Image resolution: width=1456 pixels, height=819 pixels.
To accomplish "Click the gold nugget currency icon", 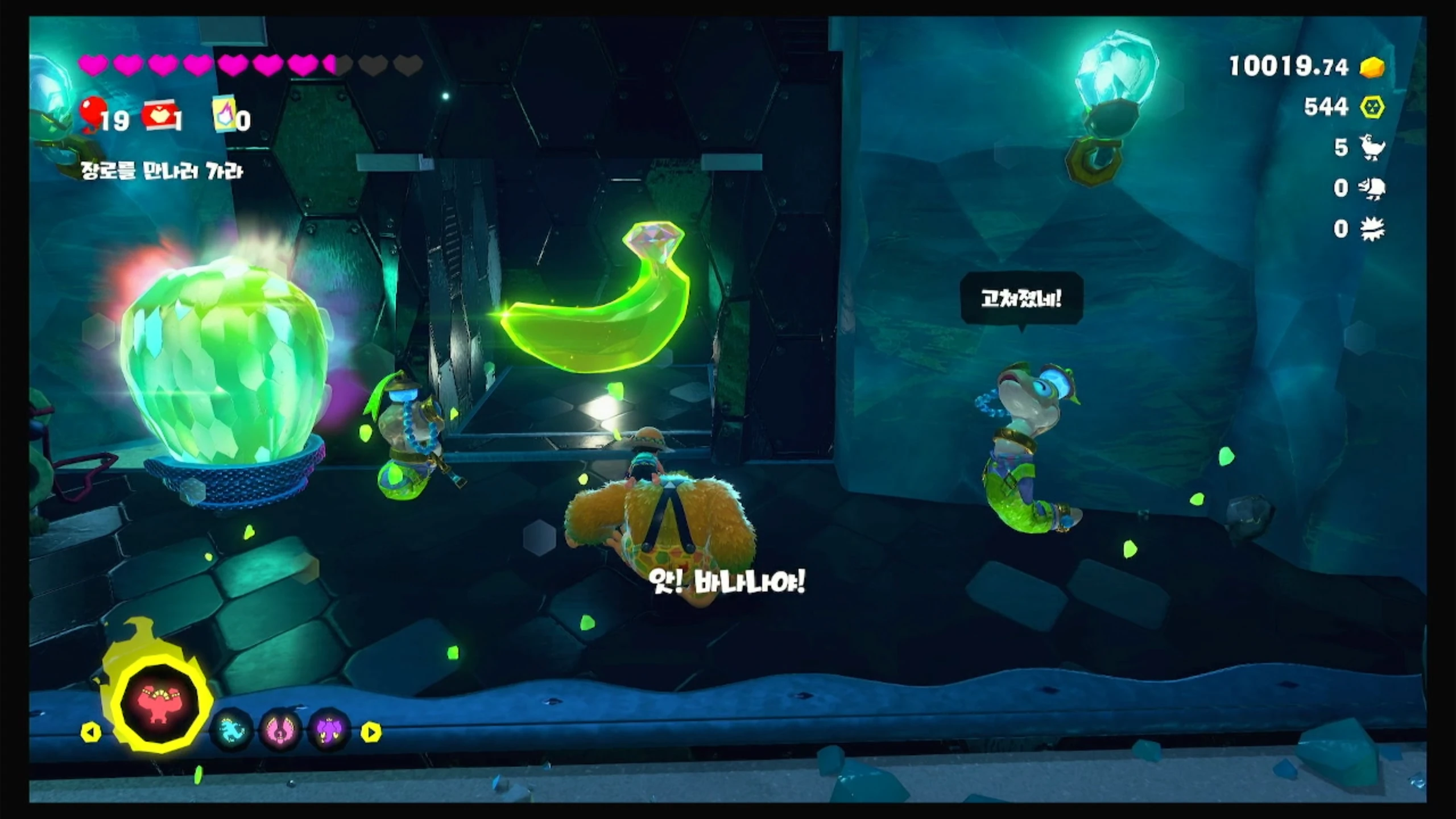I will [1372, 68].
